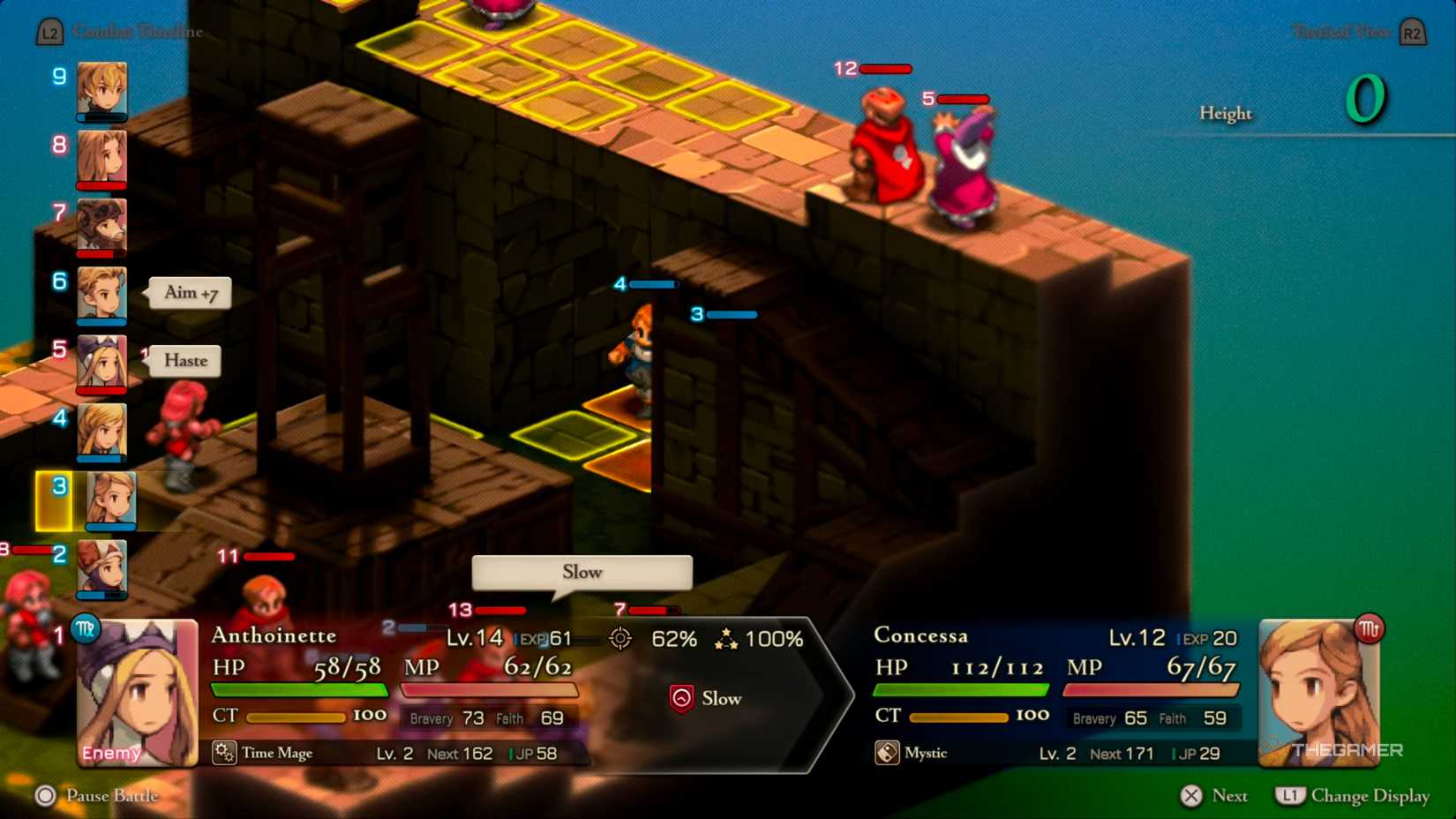Click Anthoinette's enemy portrait

tap(137, 693)
